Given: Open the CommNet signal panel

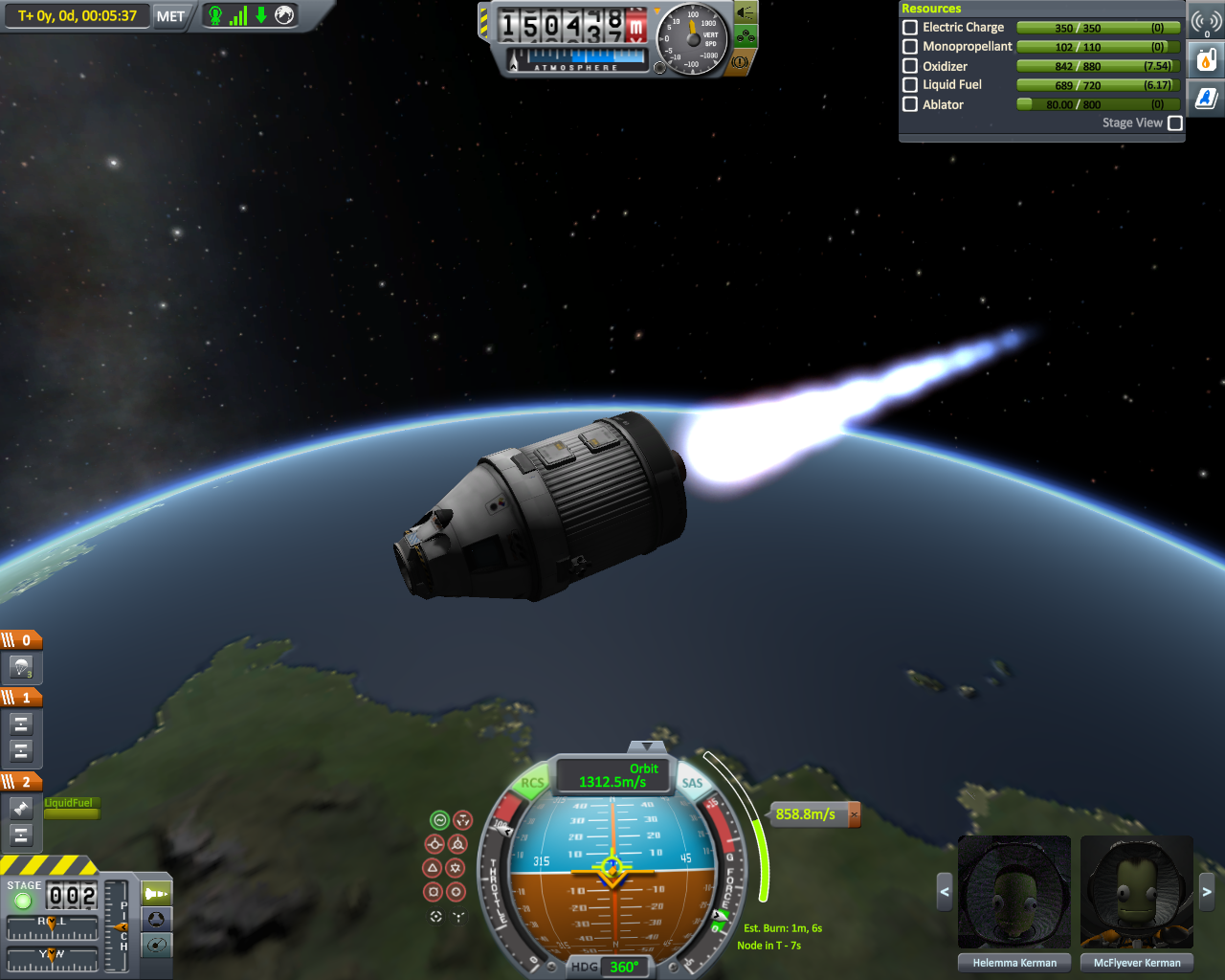Looking at the screenshot, I should (x=1206, y=21).
